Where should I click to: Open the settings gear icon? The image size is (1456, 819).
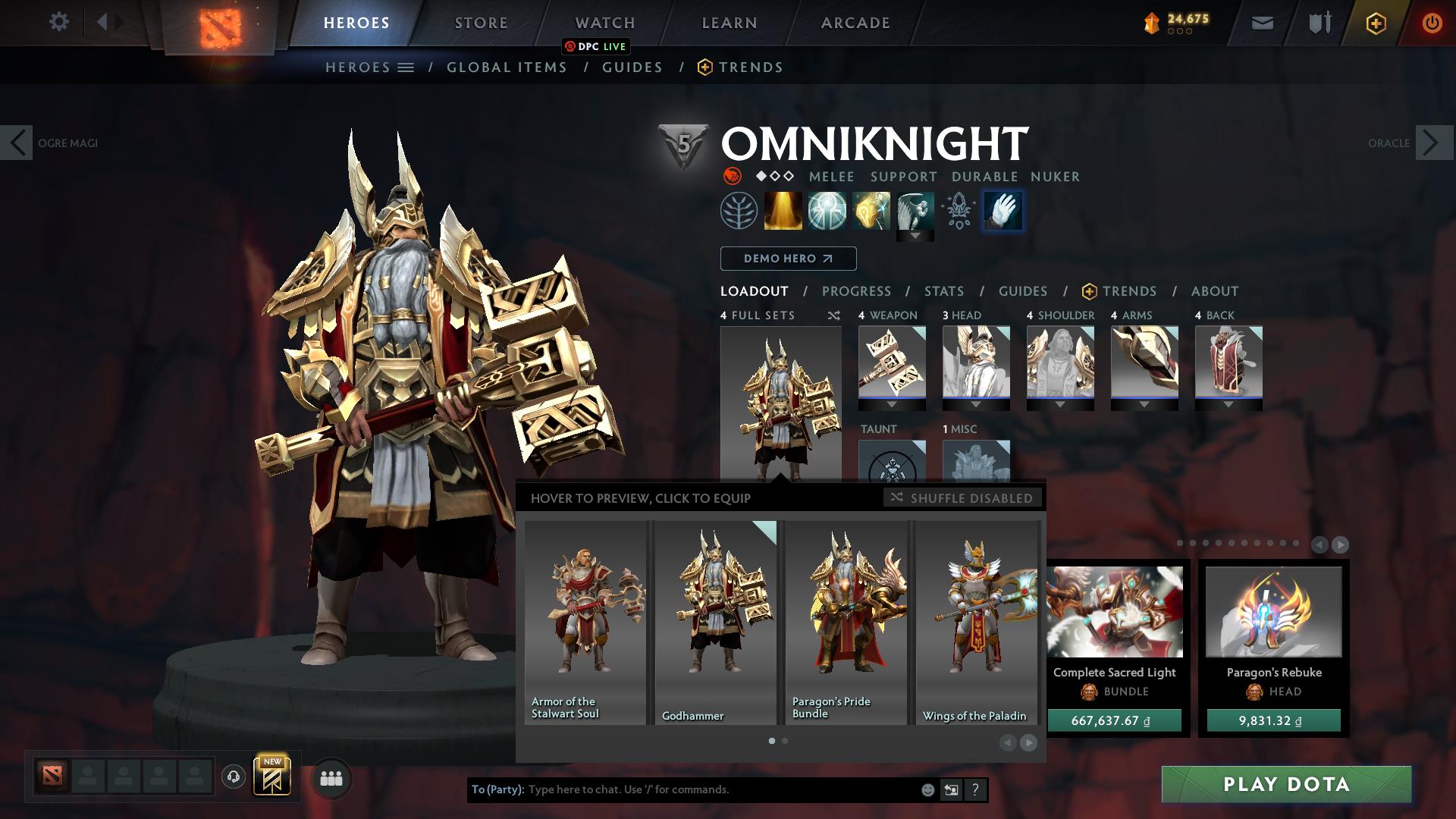click(x=58, y=21)
